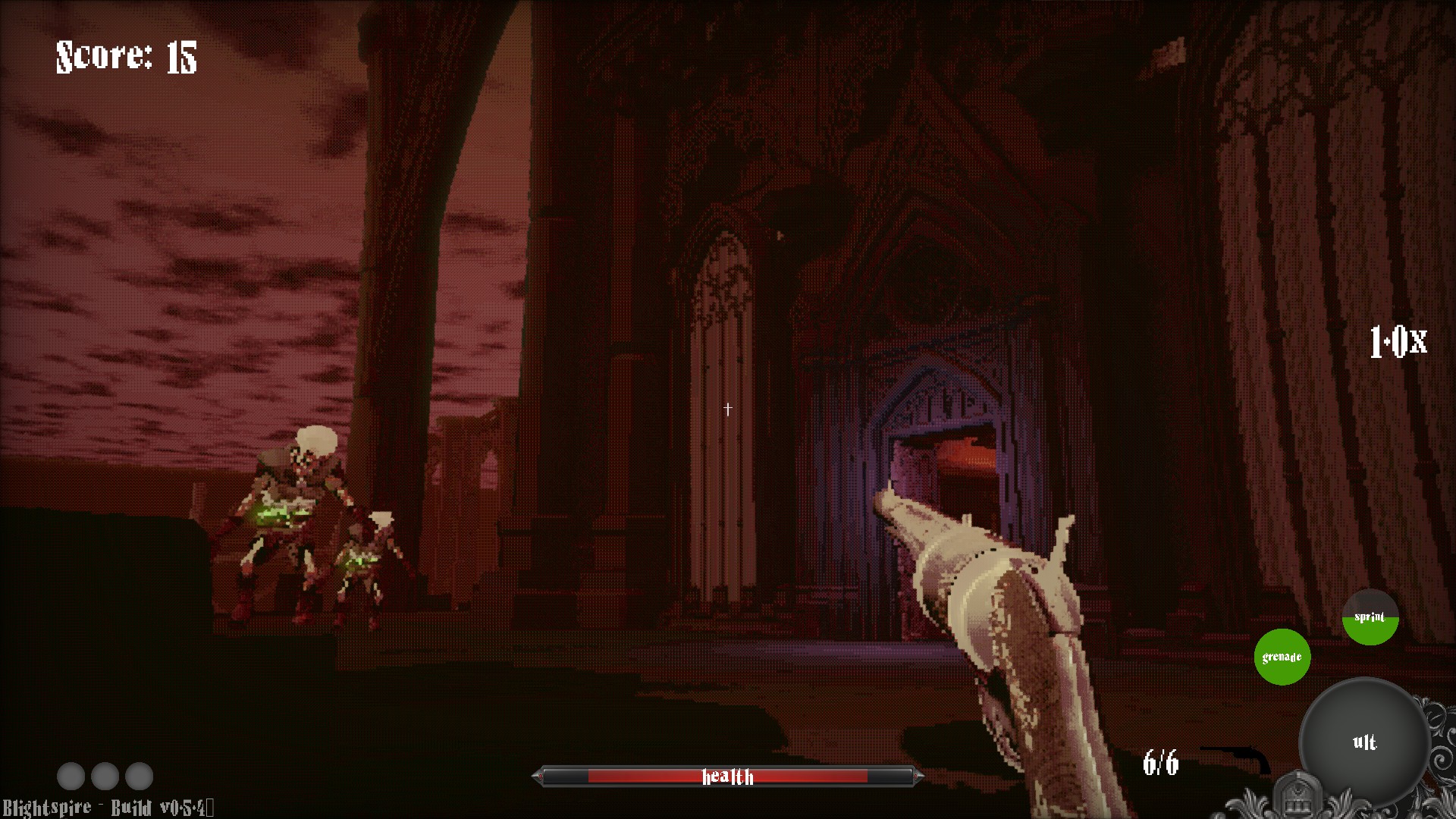Trigger the sprint ability circle

pyautogui.click(x=1370, y=617)
